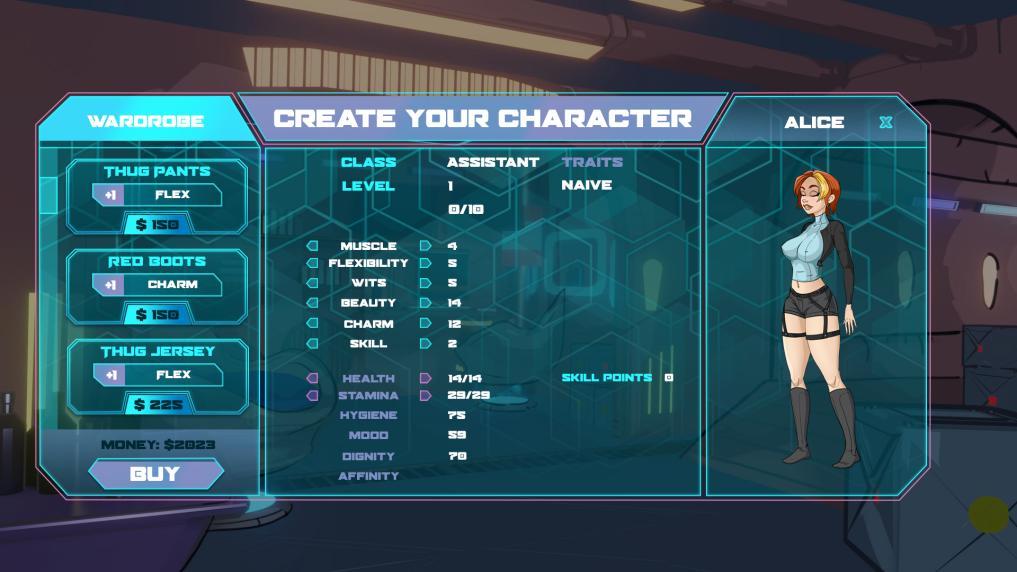This screenshot has height=572, width=1017.
Task: Increase the Muscle stat
Action: (x=426, y=246)
